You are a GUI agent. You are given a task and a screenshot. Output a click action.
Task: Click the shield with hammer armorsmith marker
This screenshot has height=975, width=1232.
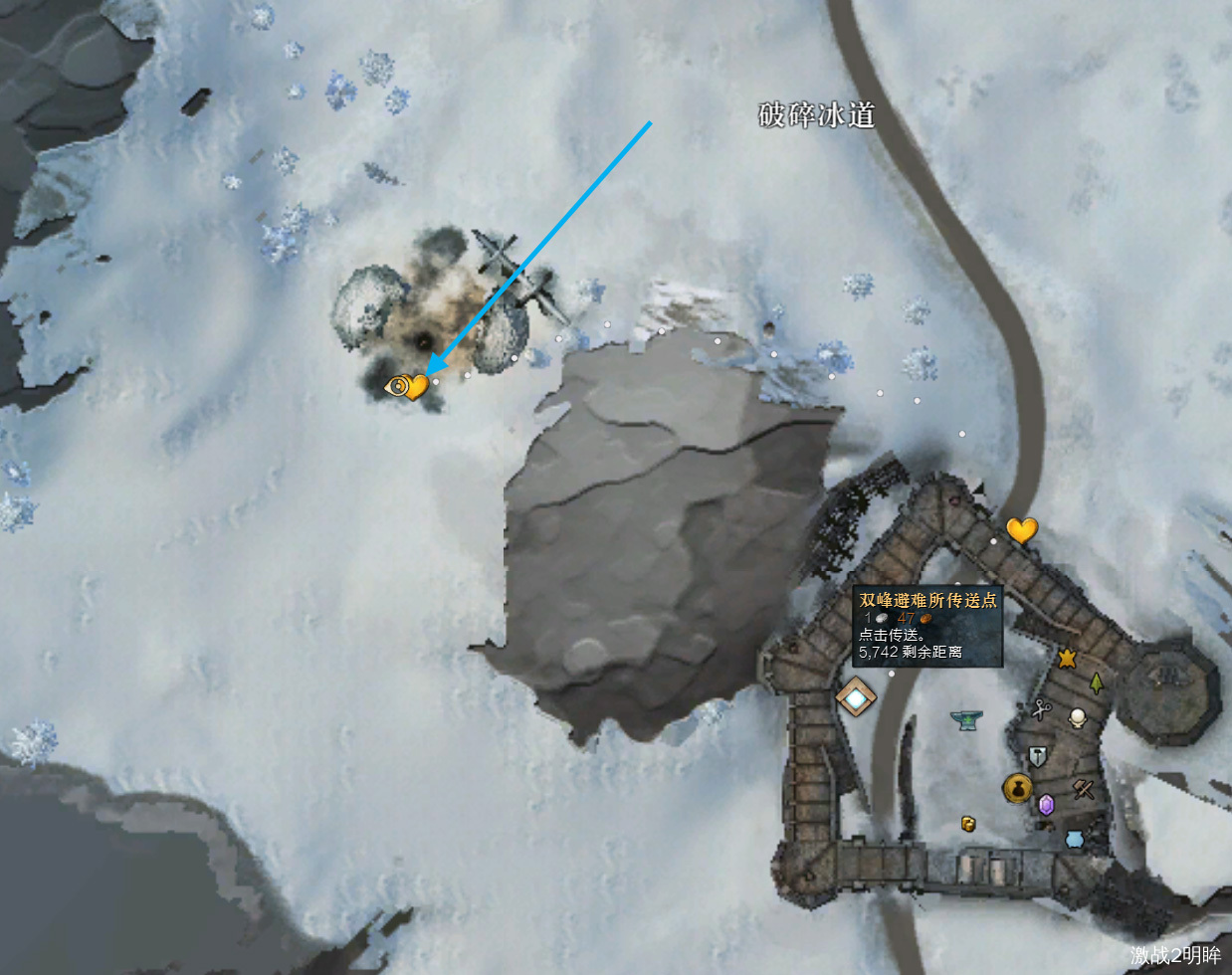(x=1037, y=758)
